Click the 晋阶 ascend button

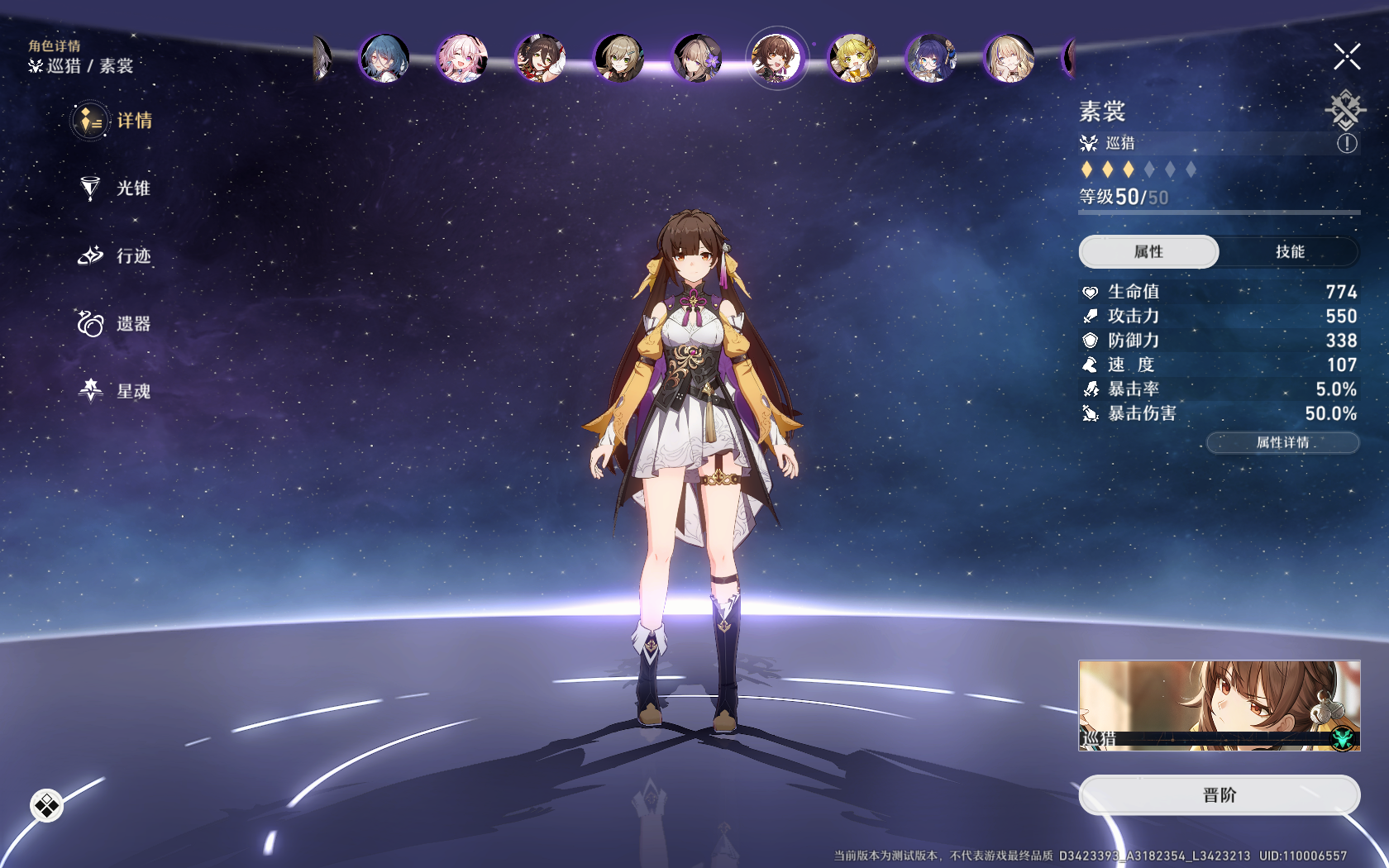[1219, 795]
